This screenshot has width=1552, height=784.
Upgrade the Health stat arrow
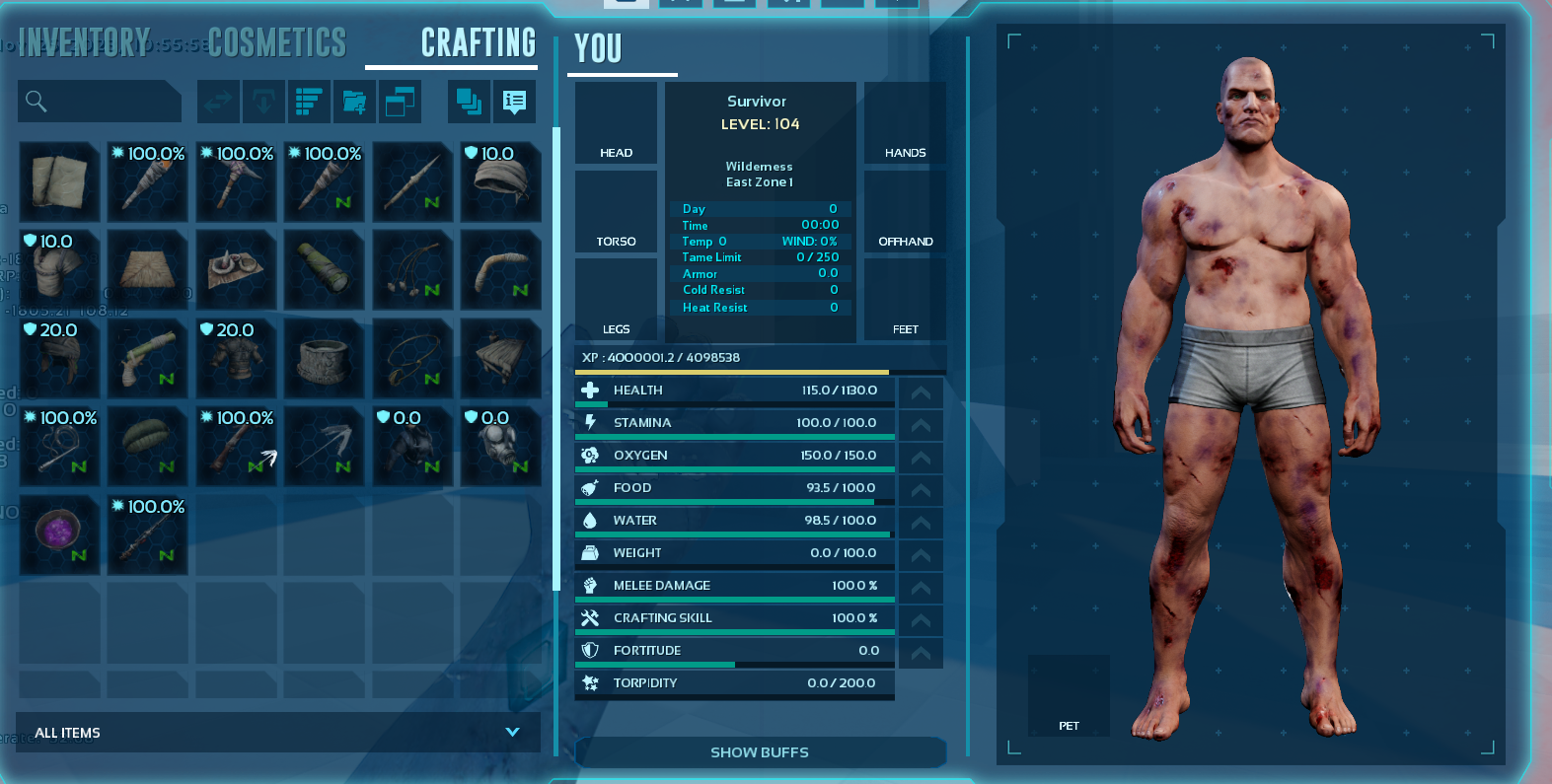coord(921,392)
